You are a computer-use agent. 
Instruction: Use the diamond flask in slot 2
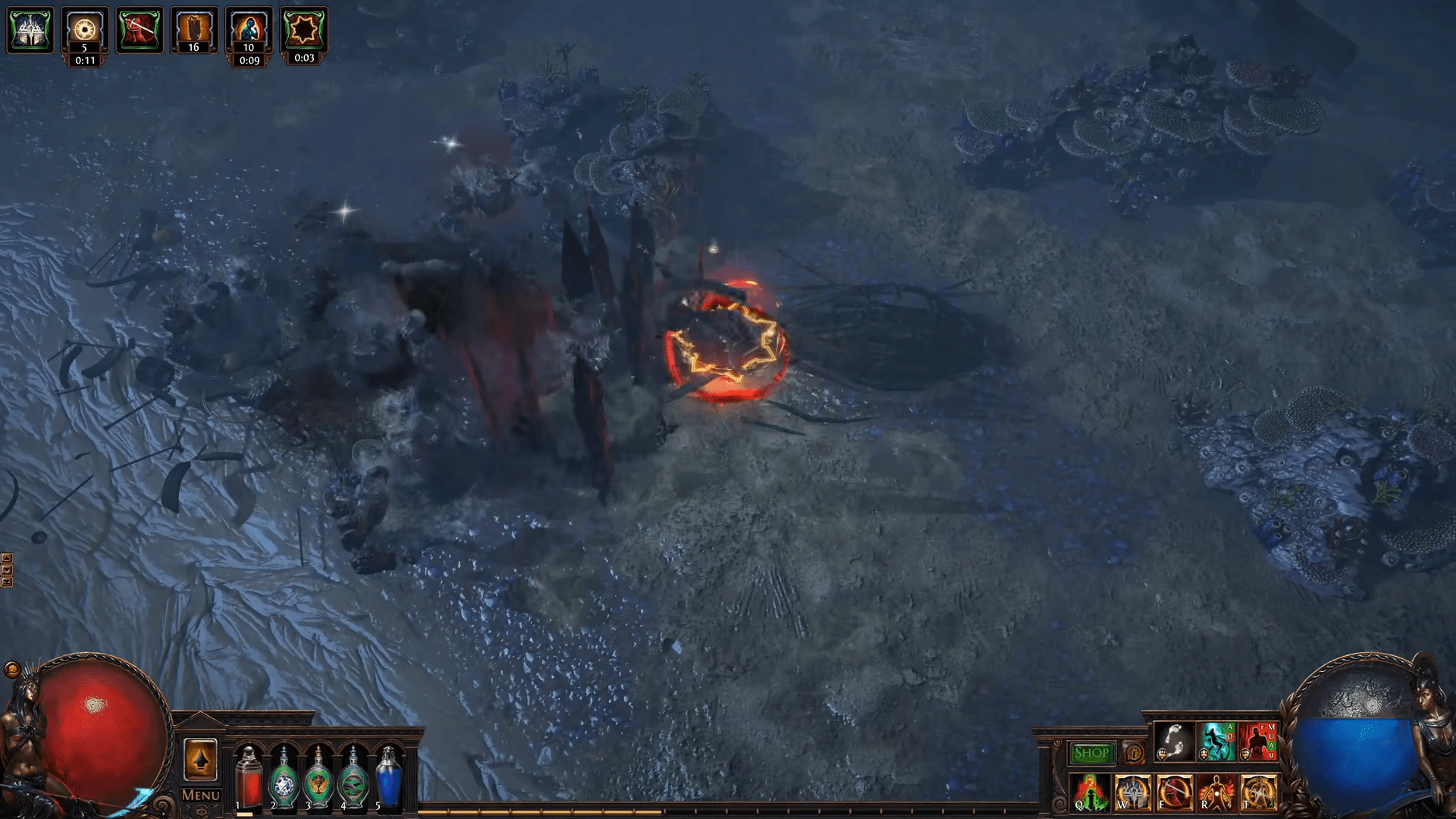(284, 778)
